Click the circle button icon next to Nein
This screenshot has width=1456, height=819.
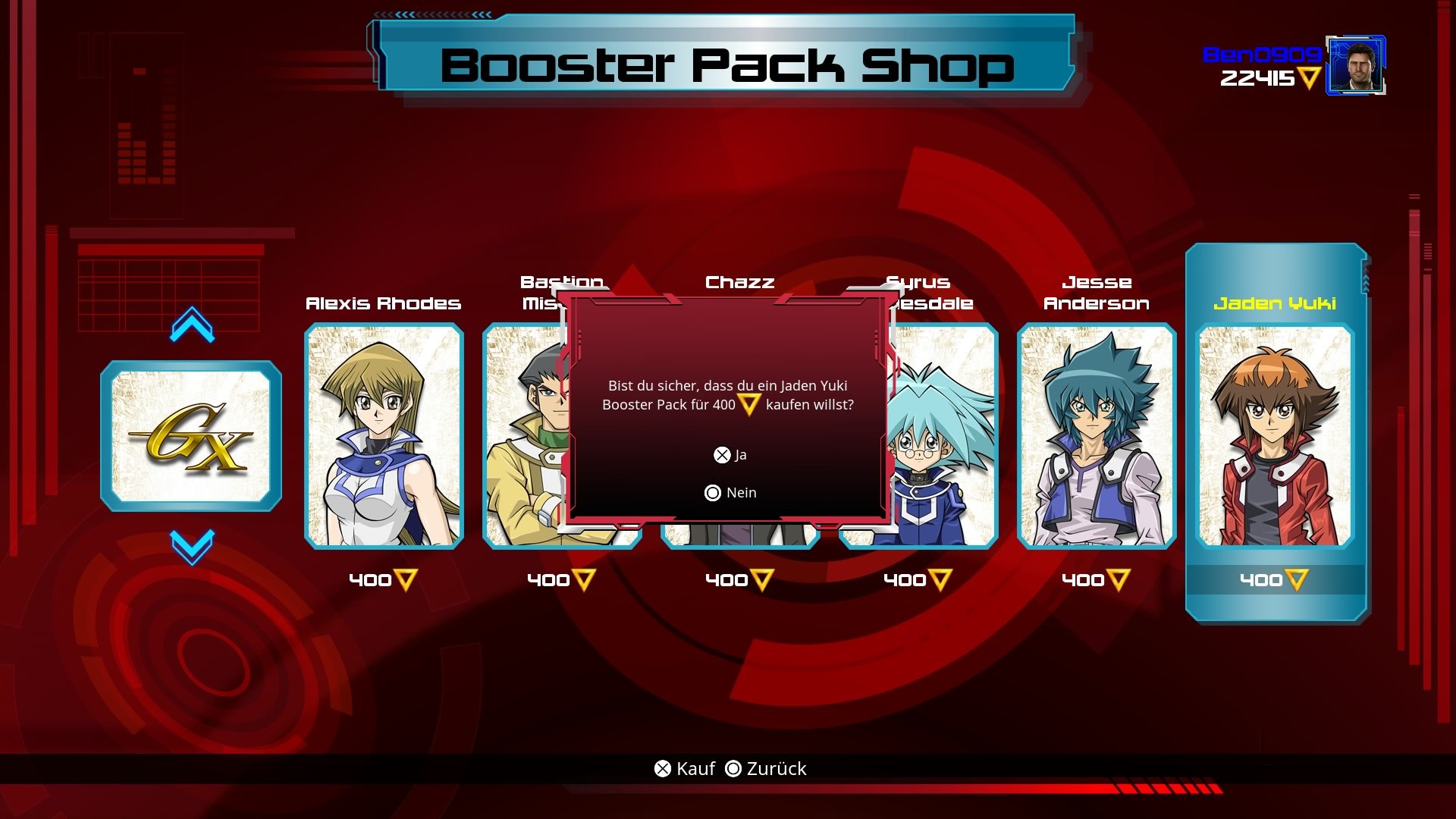tap(712, 492)
